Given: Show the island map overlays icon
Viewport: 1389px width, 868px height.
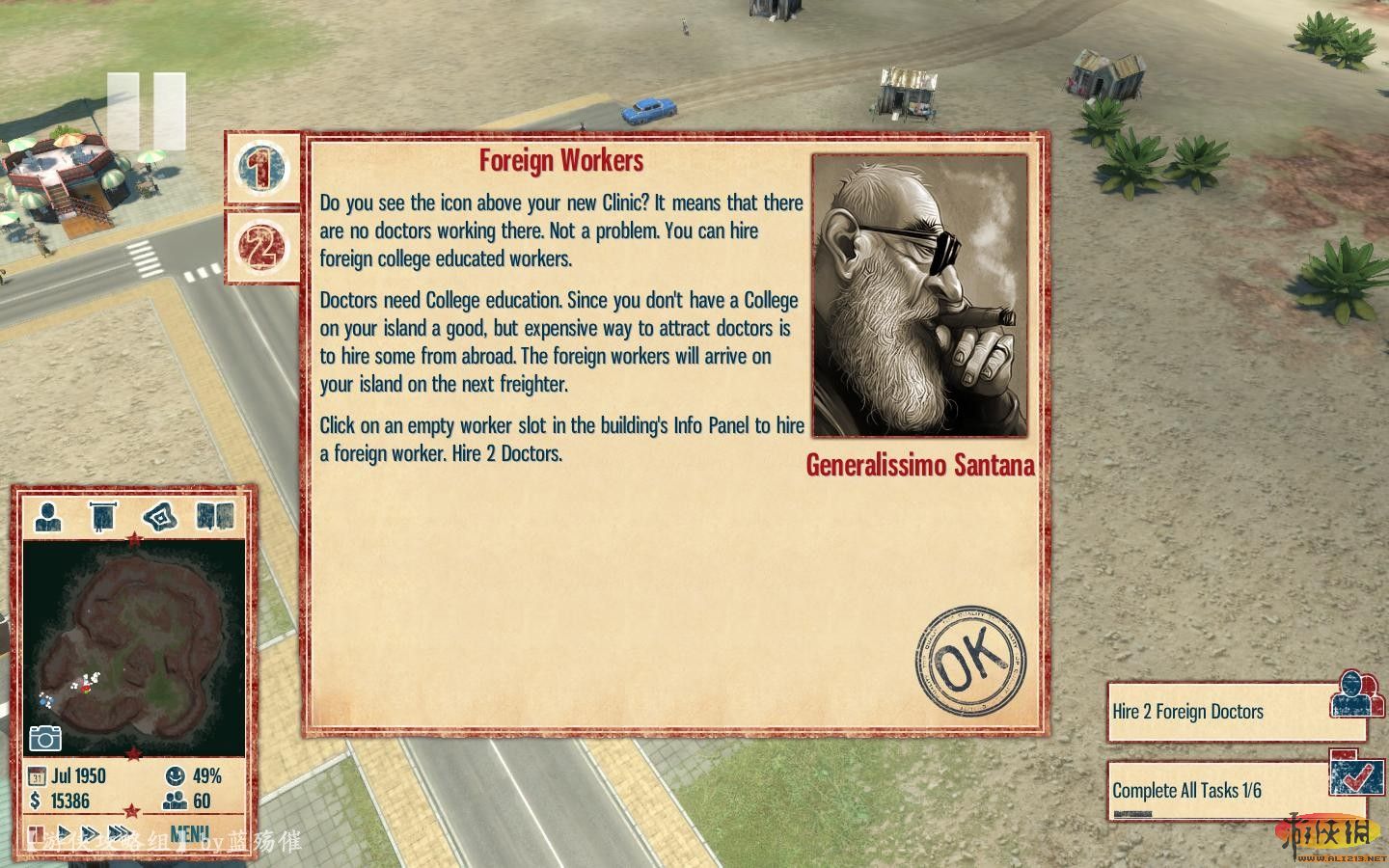Looking at the screenshot, I should click(159, 518).
